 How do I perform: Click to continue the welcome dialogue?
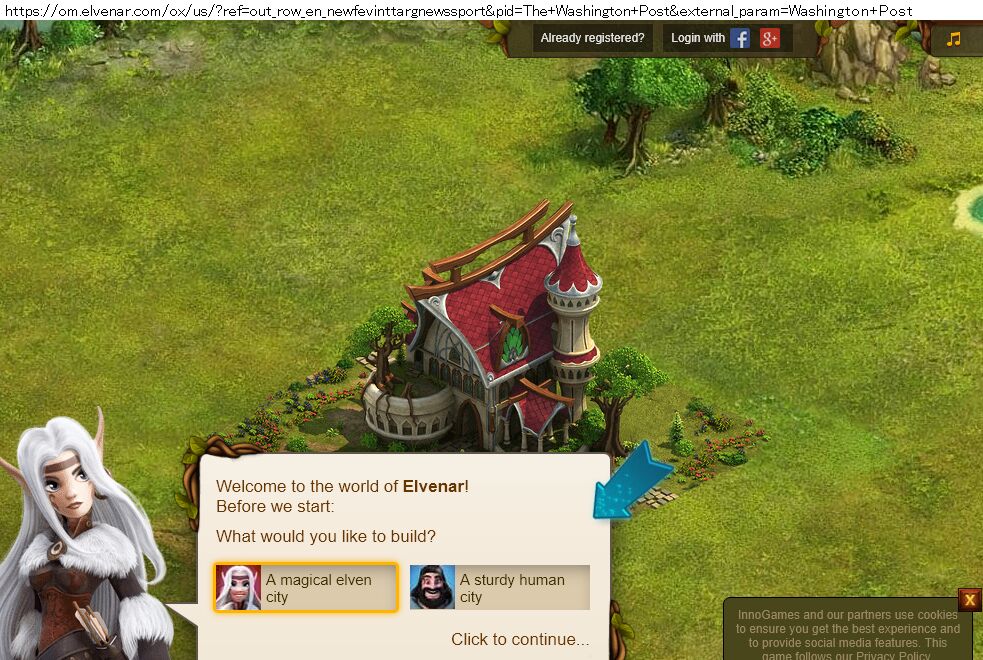pos(520,639)
